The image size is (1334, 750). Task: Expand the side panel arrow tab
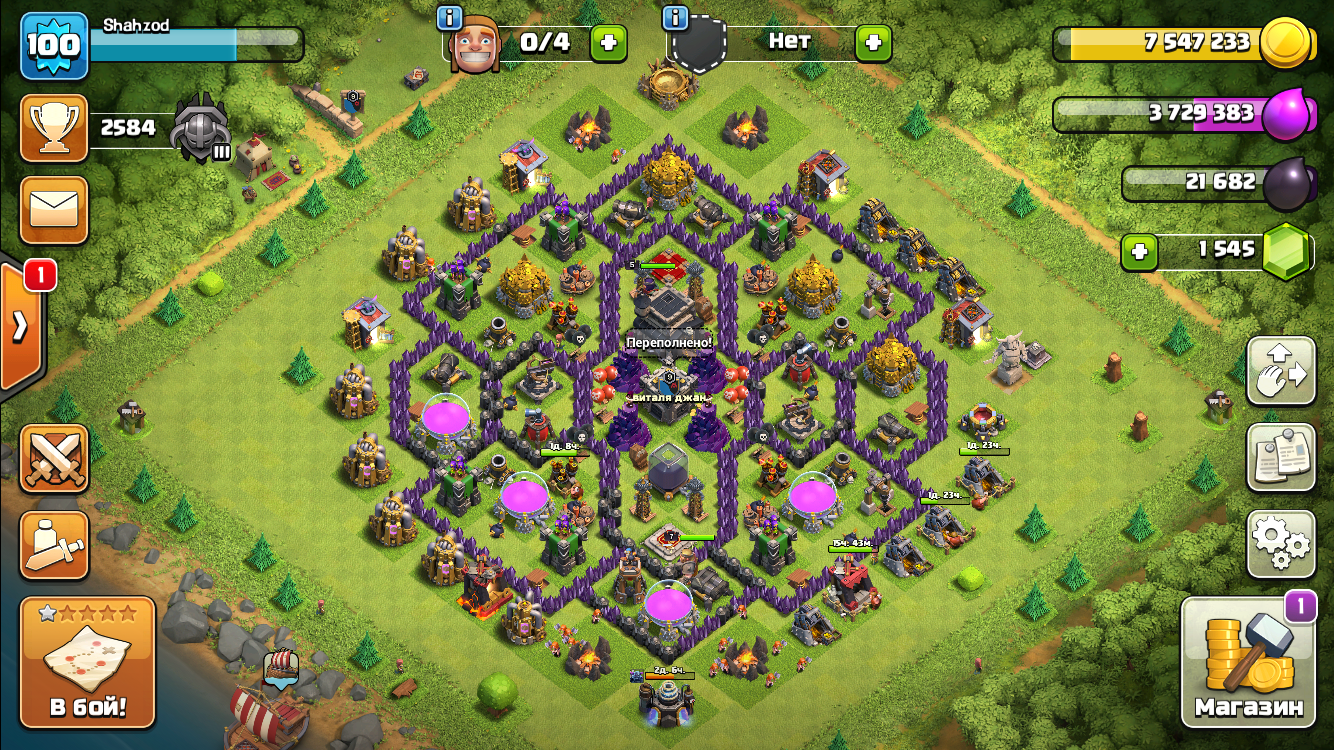click(x=19, y=326)
